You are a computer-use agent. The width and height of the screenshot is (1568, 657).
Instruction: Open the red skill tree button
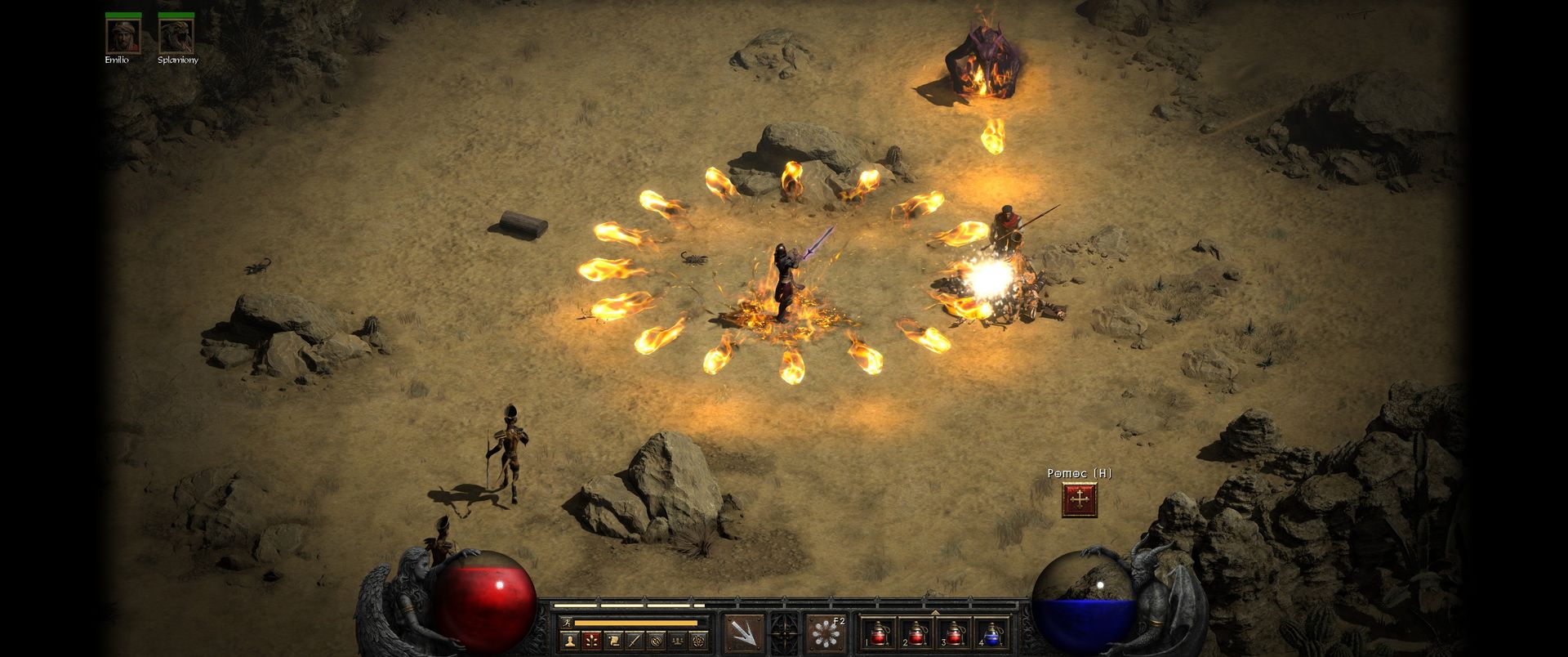591,640
